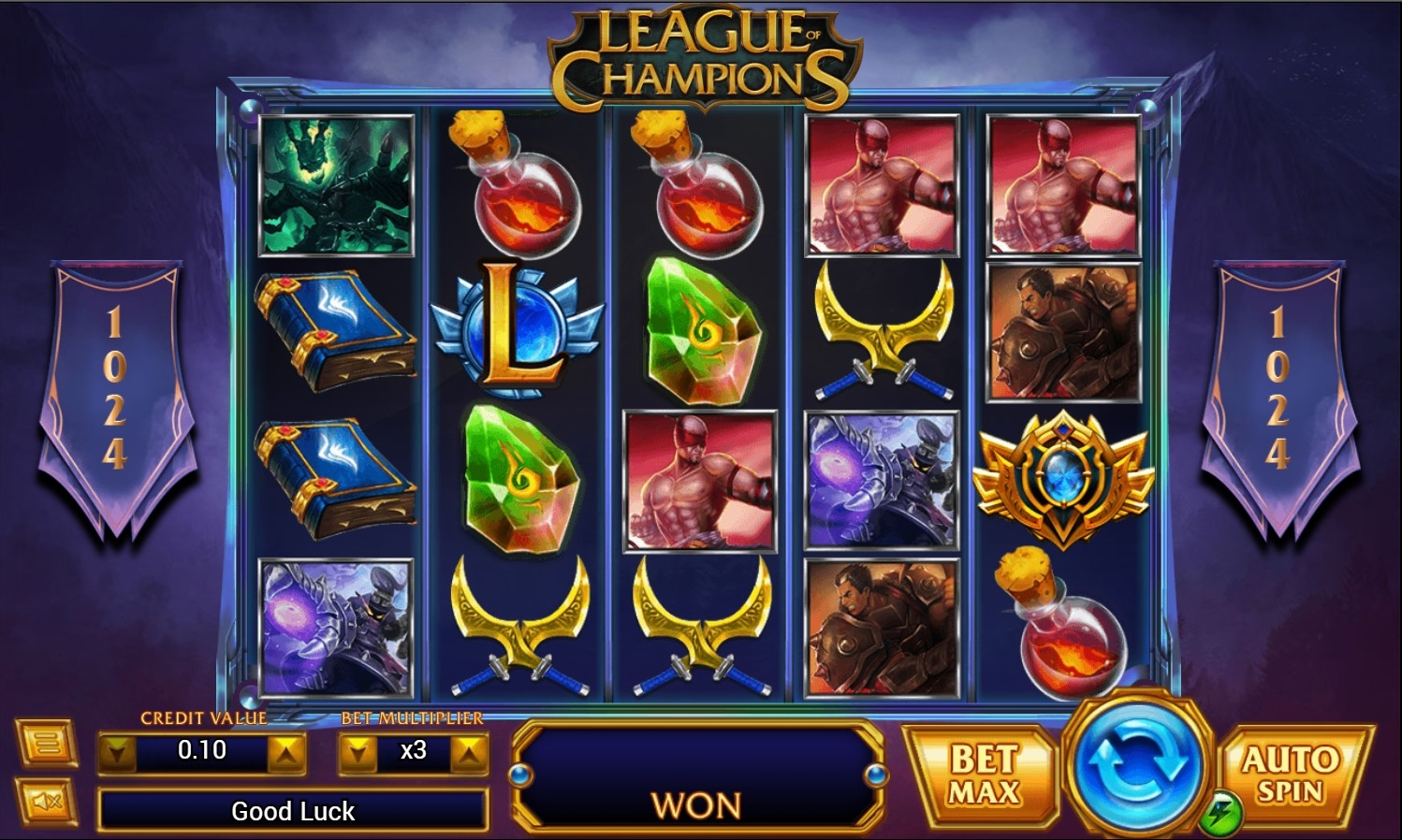Spin the reels with the blue button

(x=1136, y=763)
